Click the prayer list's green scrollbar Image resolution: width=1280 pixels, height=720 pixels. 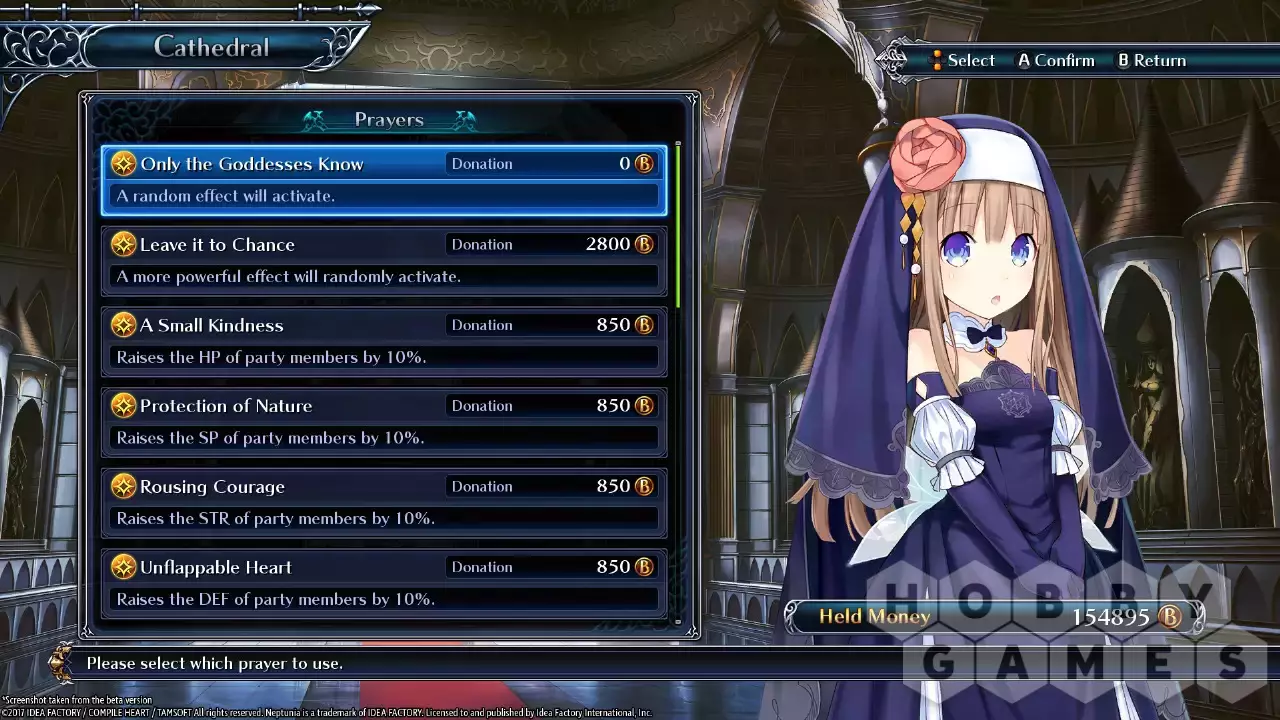click(x=679, y=226)
